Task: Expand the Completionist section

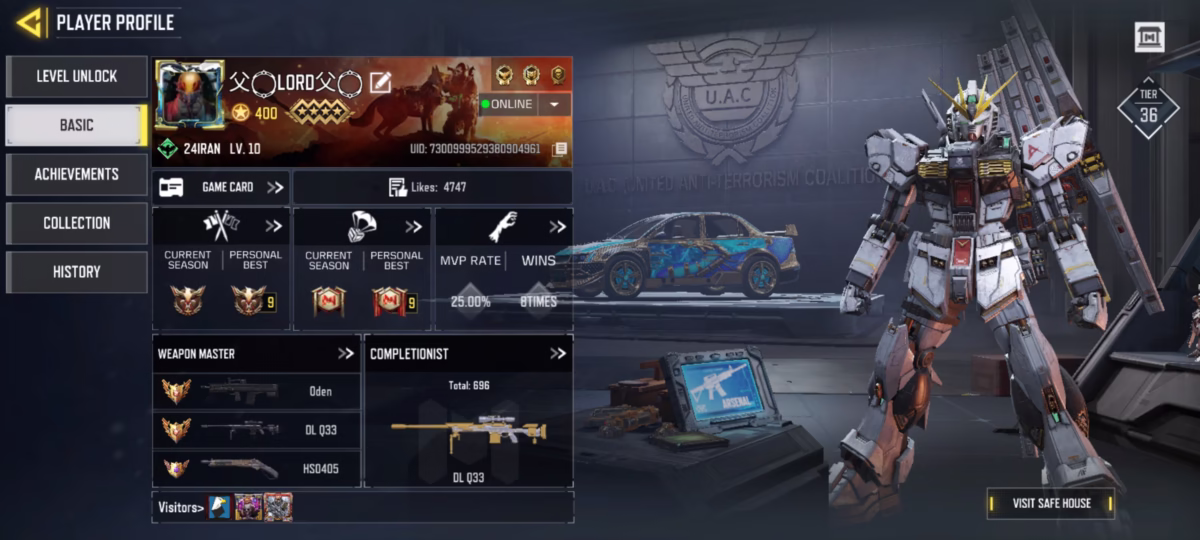Action: click(x=557, y=353)
